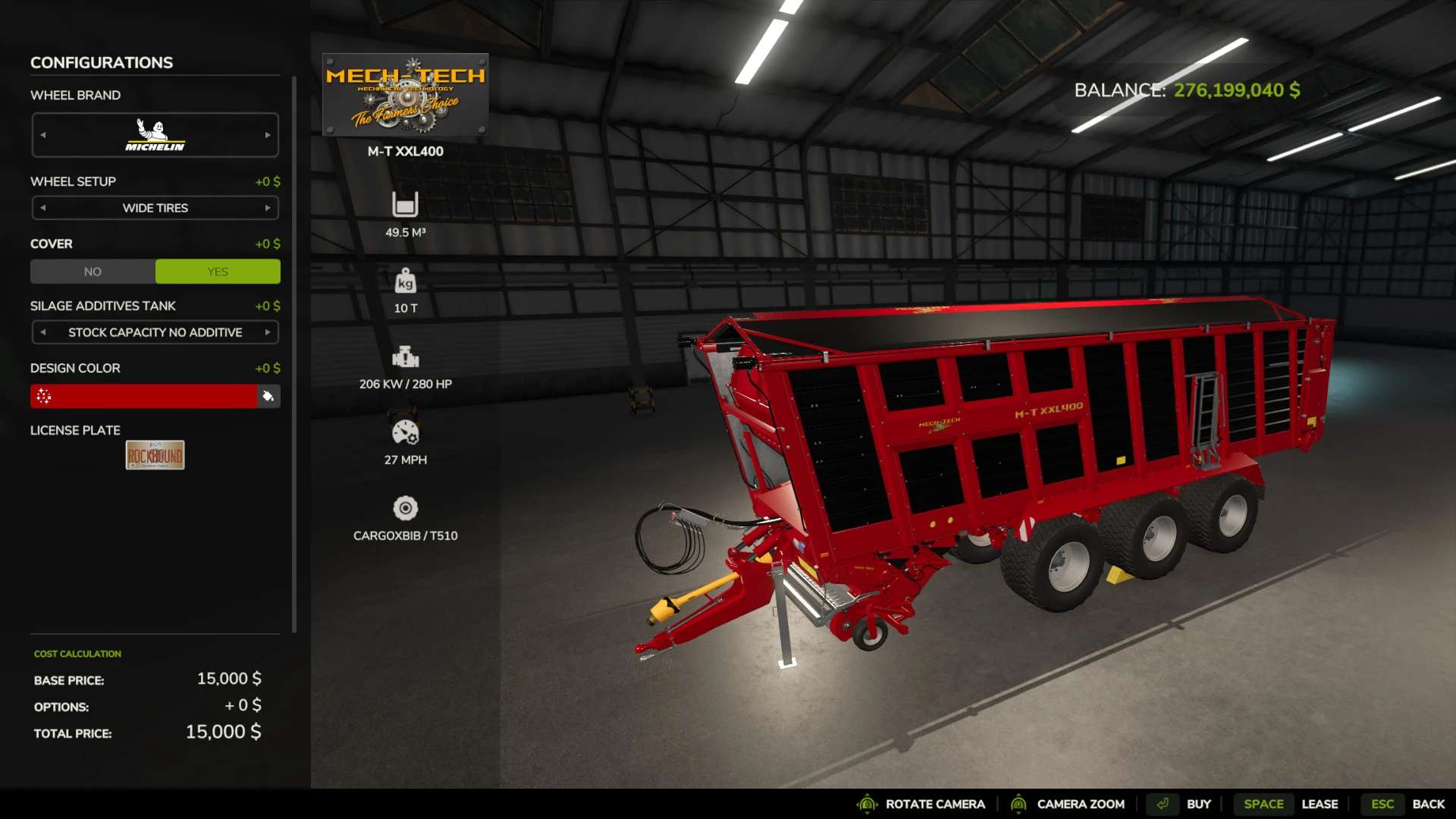1456x819 pixels.
Task: Set Cover option to YES
Action: [218, 271]
